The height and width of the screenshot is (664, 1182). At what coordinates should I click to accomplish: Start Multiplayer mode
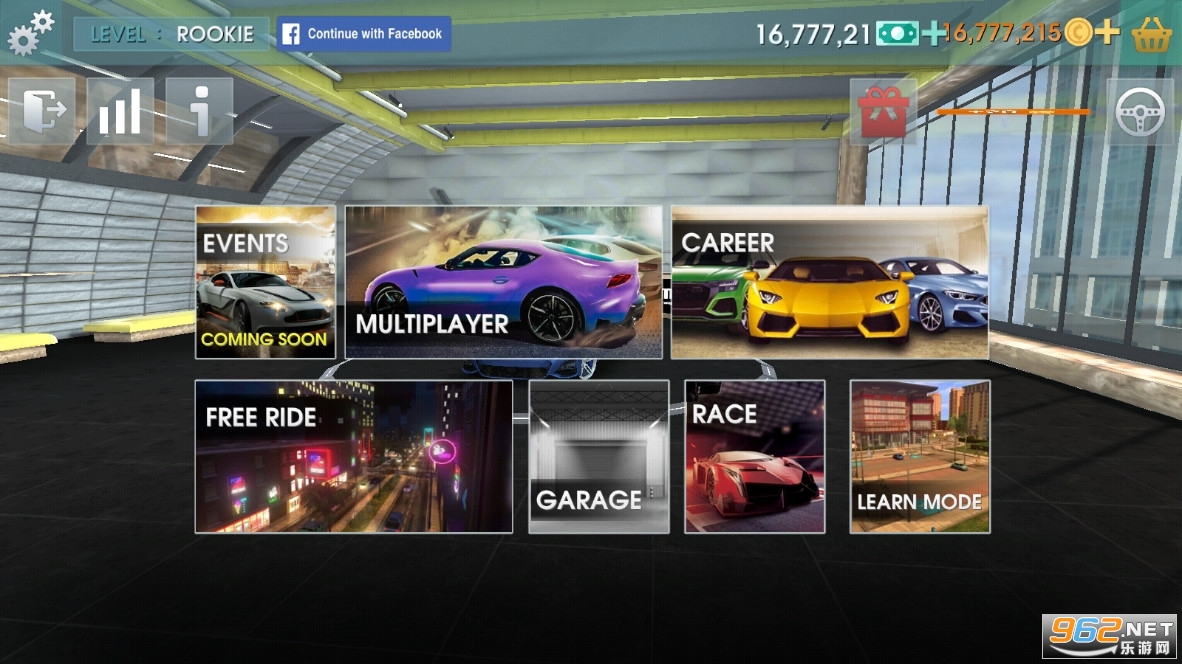point(503,282)
